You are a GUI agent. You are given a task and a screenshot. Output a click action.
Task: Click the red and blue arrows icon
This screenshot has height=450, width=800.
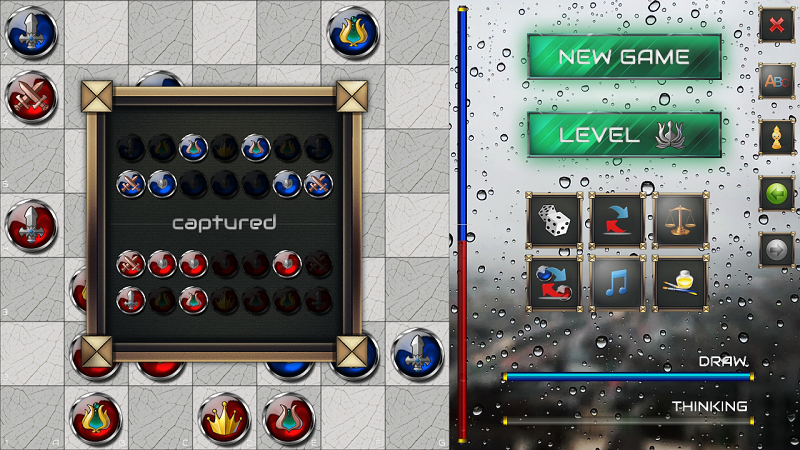point(617,219)
